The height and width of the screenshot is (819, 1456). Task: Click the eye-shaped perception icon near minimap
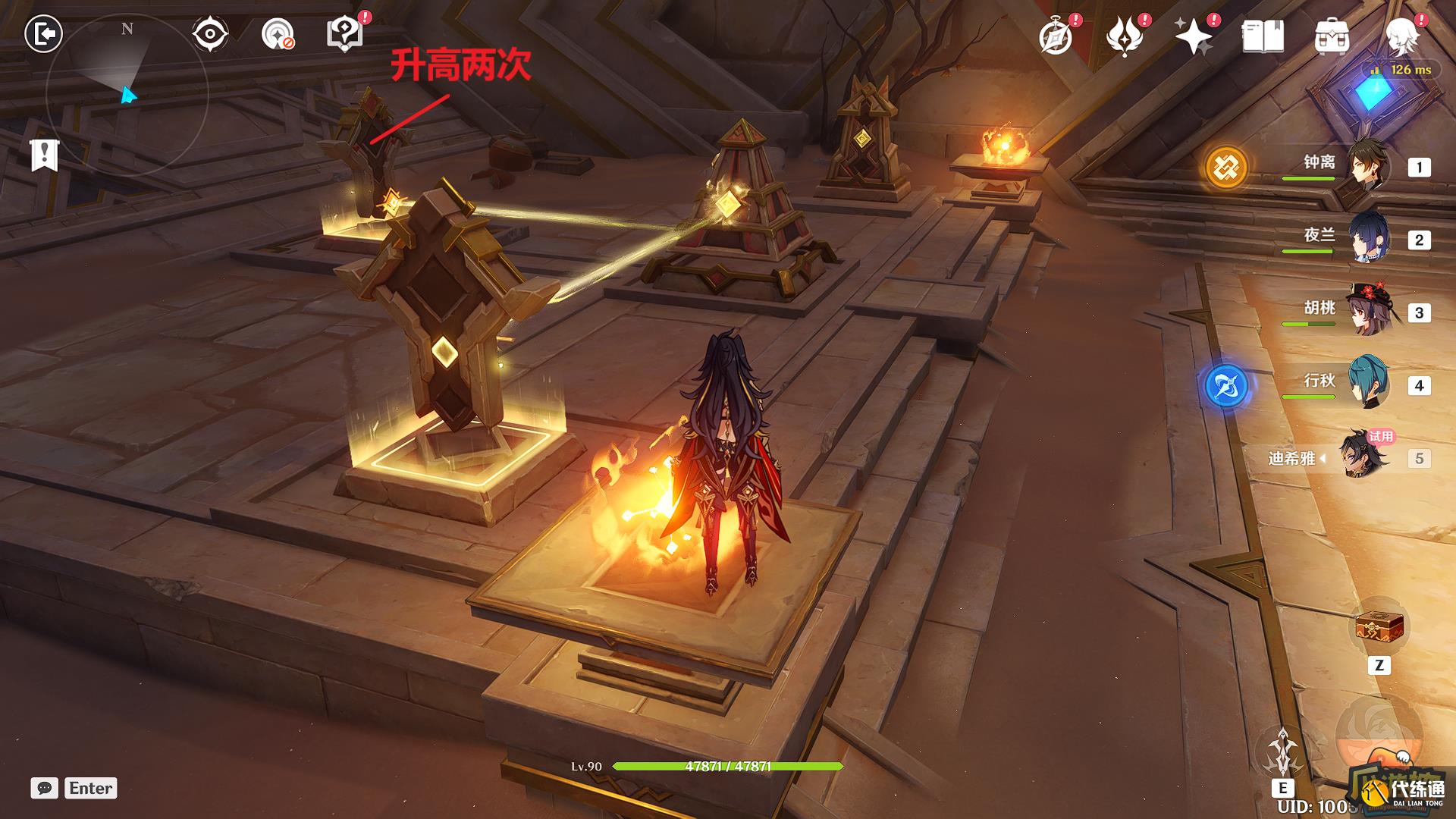pyautogui.click(x=210, y=32)
